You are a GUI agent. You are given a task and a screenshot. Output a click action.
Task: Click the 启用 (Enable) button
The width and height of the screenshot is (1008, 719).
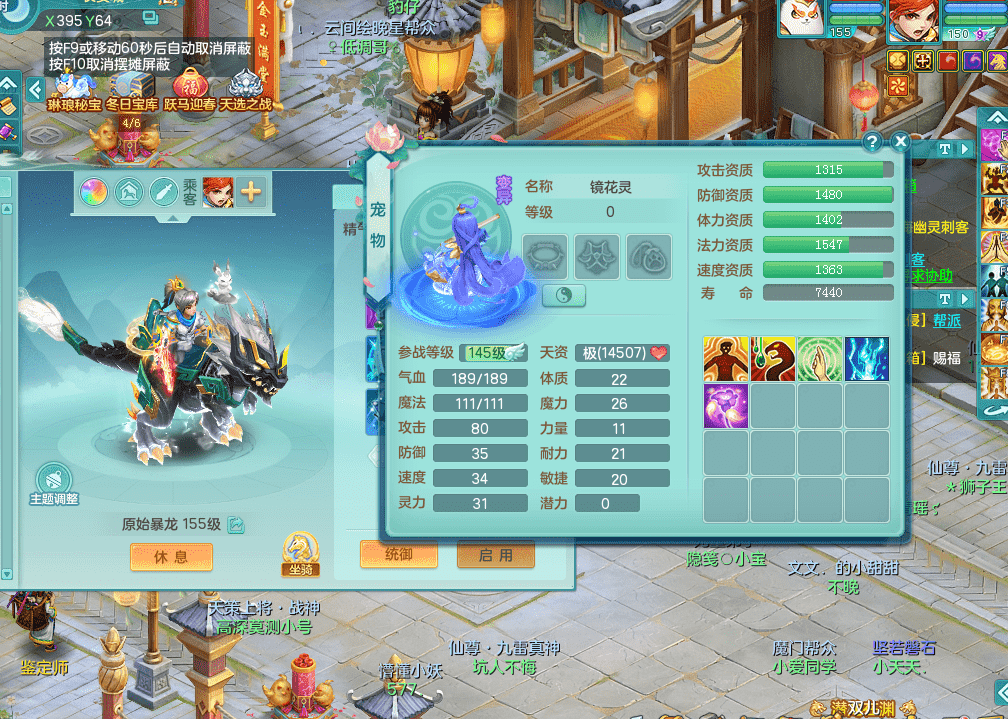point(495,554)
